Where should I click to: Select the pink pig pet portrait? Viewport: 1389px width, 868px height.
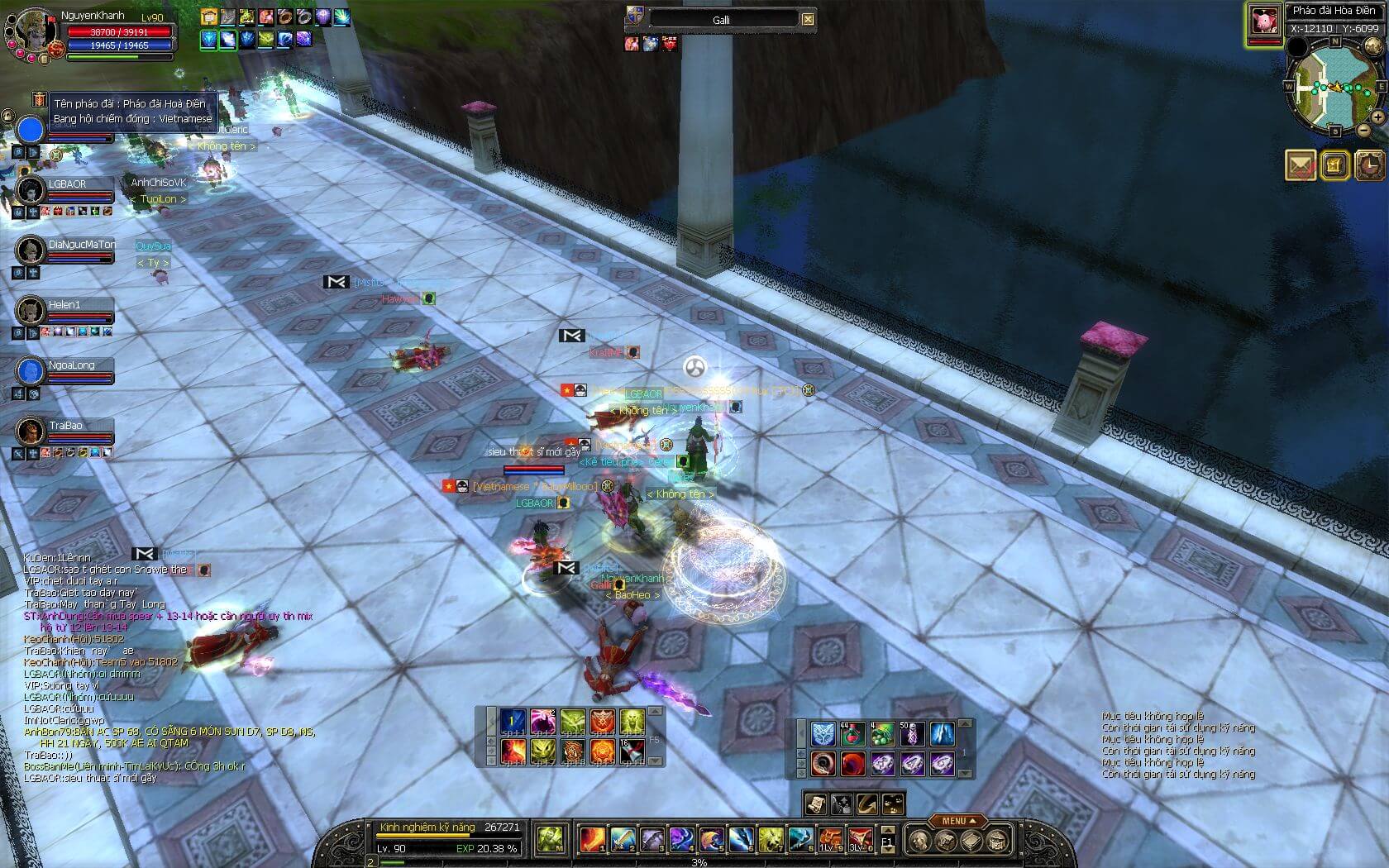coord(1263,21)
